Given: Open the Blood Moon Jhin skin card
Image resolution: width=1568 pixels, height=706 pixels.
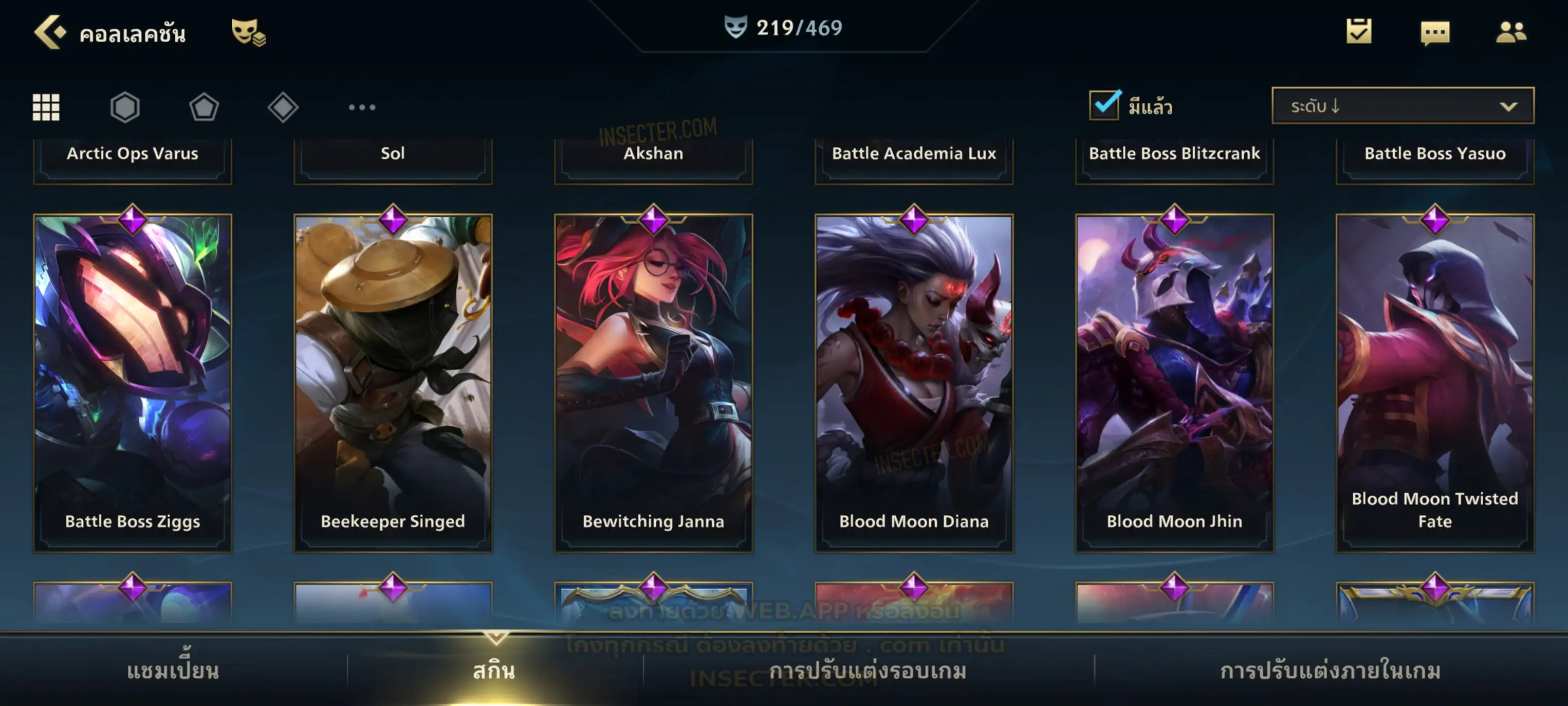Looking at the screenshot, I should click(x=1174, y=383).
